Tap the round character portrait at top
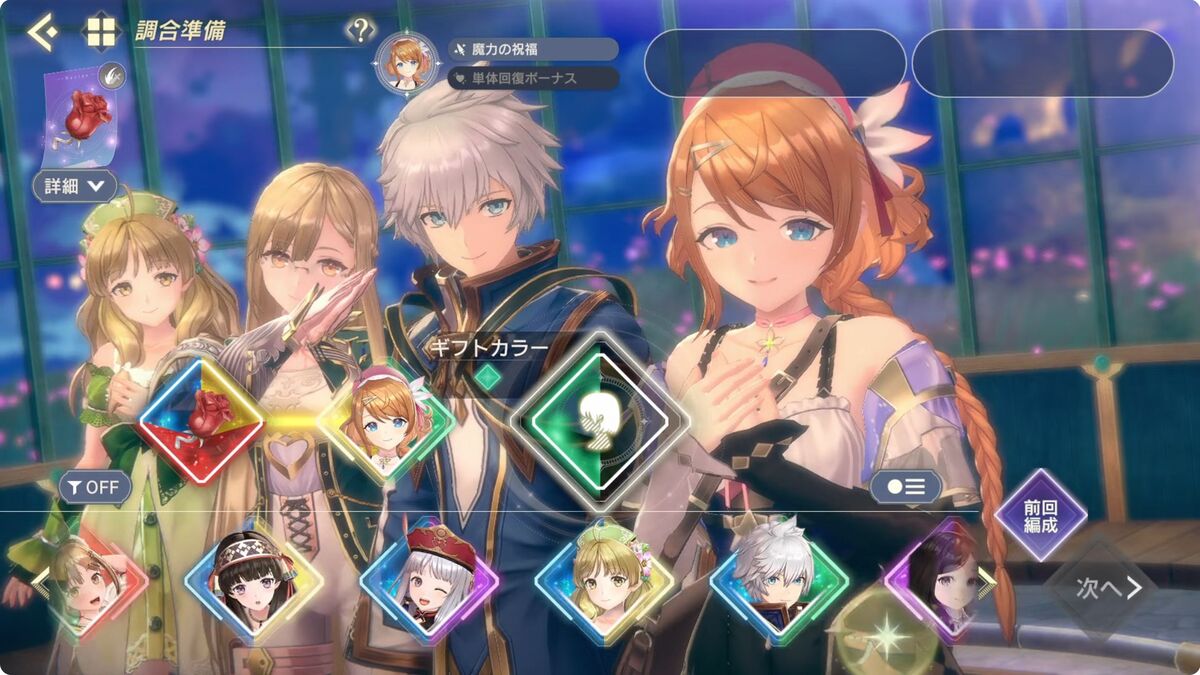This screenshot has height=675, width=1200. (x=406, y=62)
